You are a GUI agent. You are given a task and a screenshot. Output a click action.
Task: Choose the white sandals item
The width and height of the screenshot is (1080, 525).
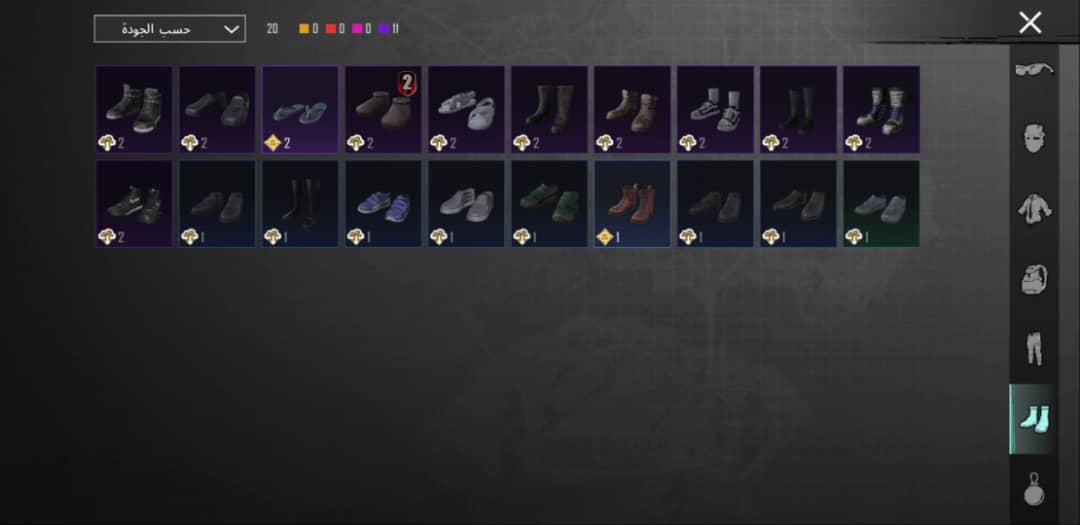[466, 109]
